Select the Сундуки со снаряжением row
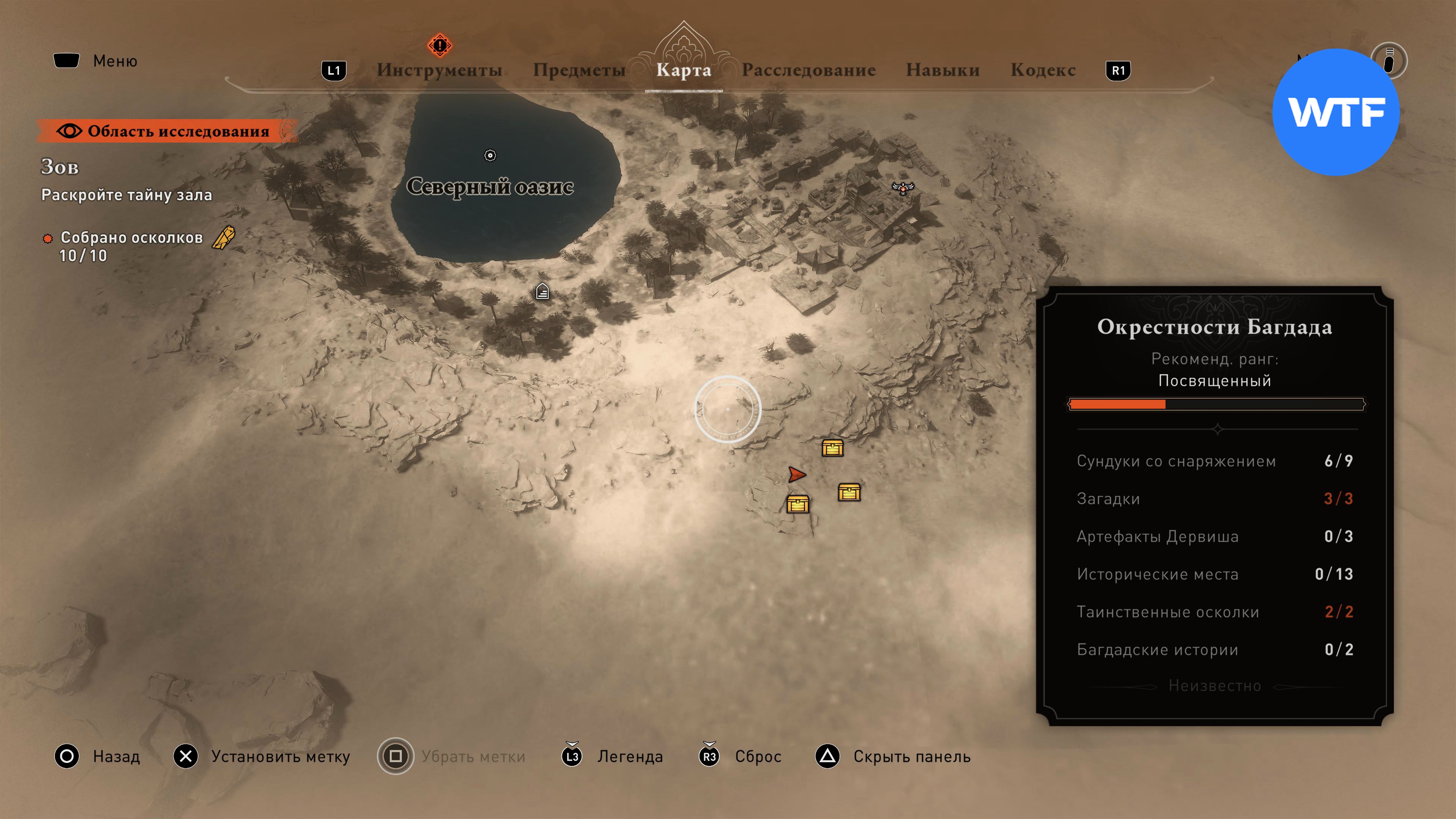Image resolution: width=1456 pixels, height=819 pixels. [1214, 461]
